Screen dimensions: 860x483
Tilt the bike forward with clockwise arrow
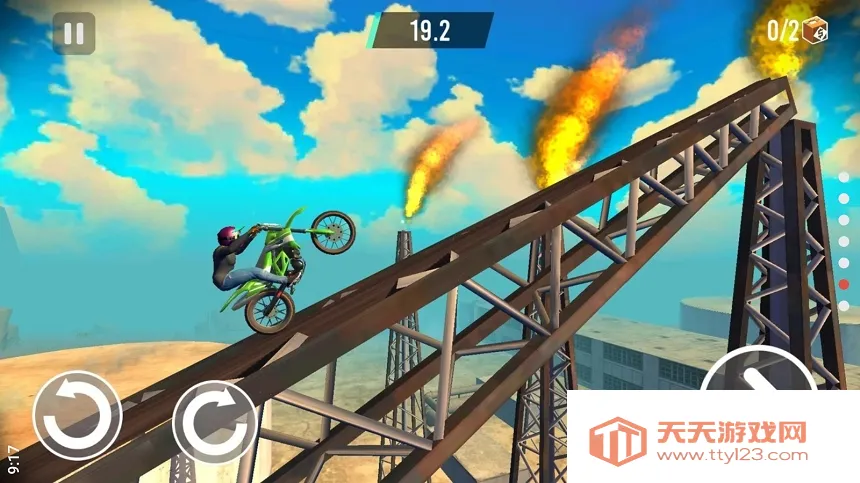(214, 421)
